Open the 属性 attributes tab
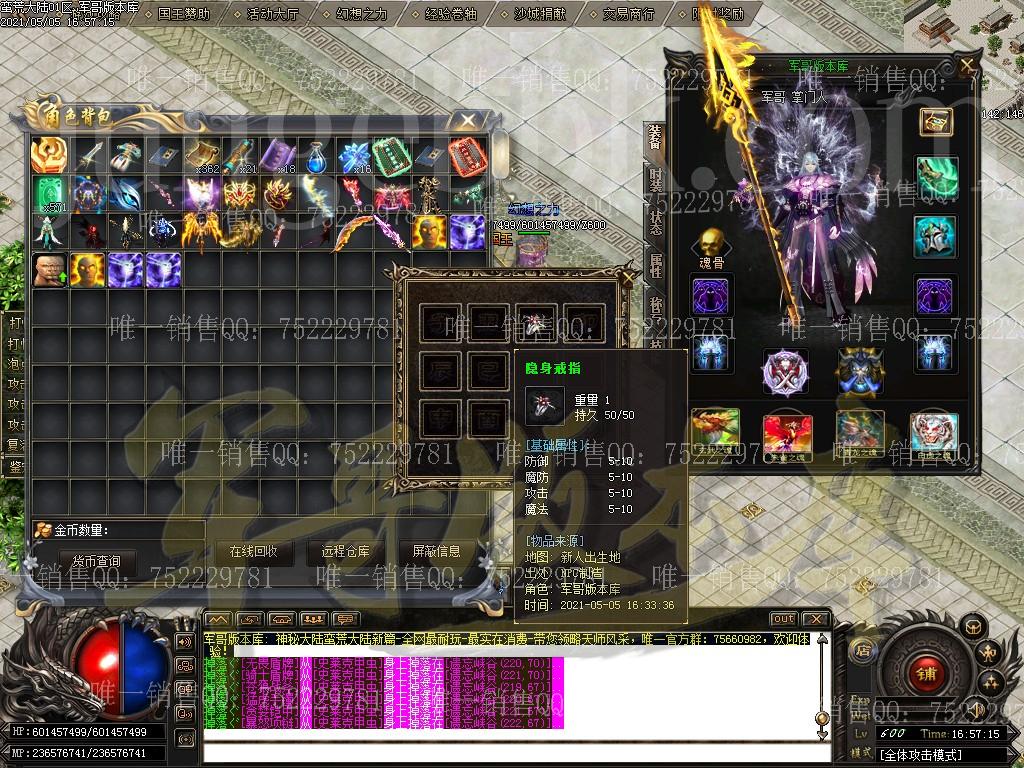 tap(655, 265)
